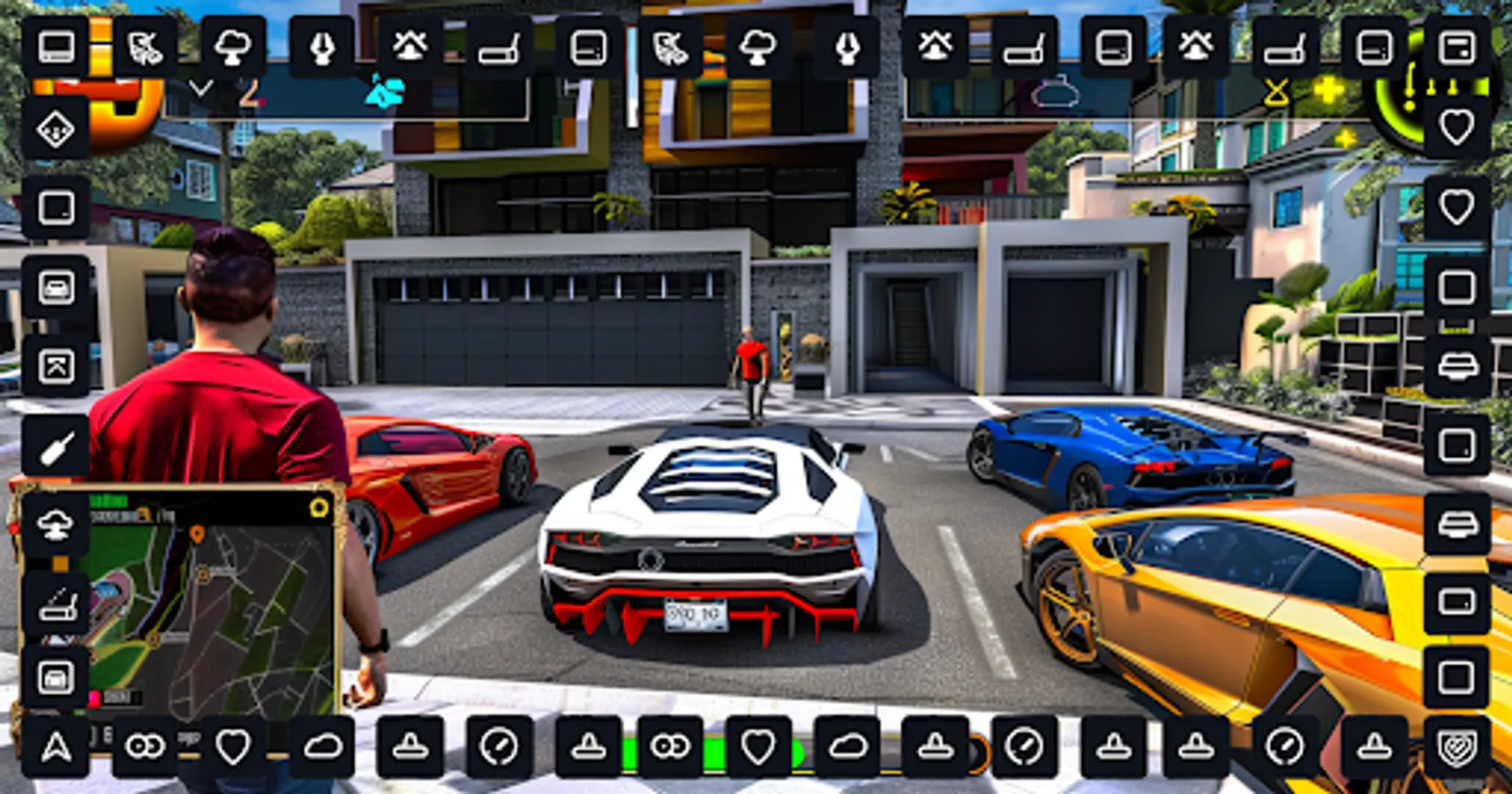Click the orange player marker on the minimap
The width and height of the screenshot is (1512, 794).
point(197,534)
